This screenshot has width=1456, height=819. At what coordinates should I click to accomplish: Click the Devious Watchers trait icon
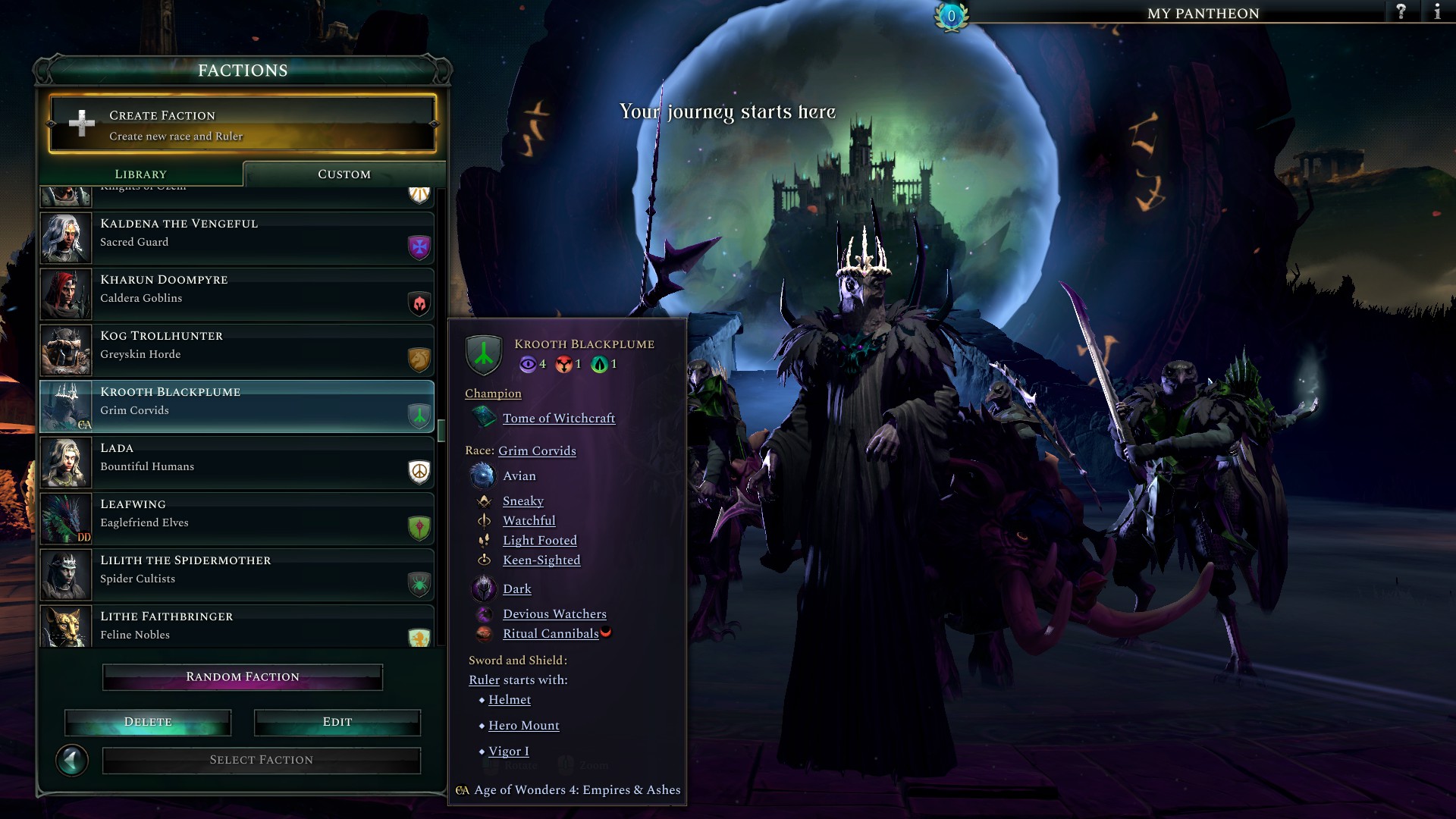click(485, 615)
